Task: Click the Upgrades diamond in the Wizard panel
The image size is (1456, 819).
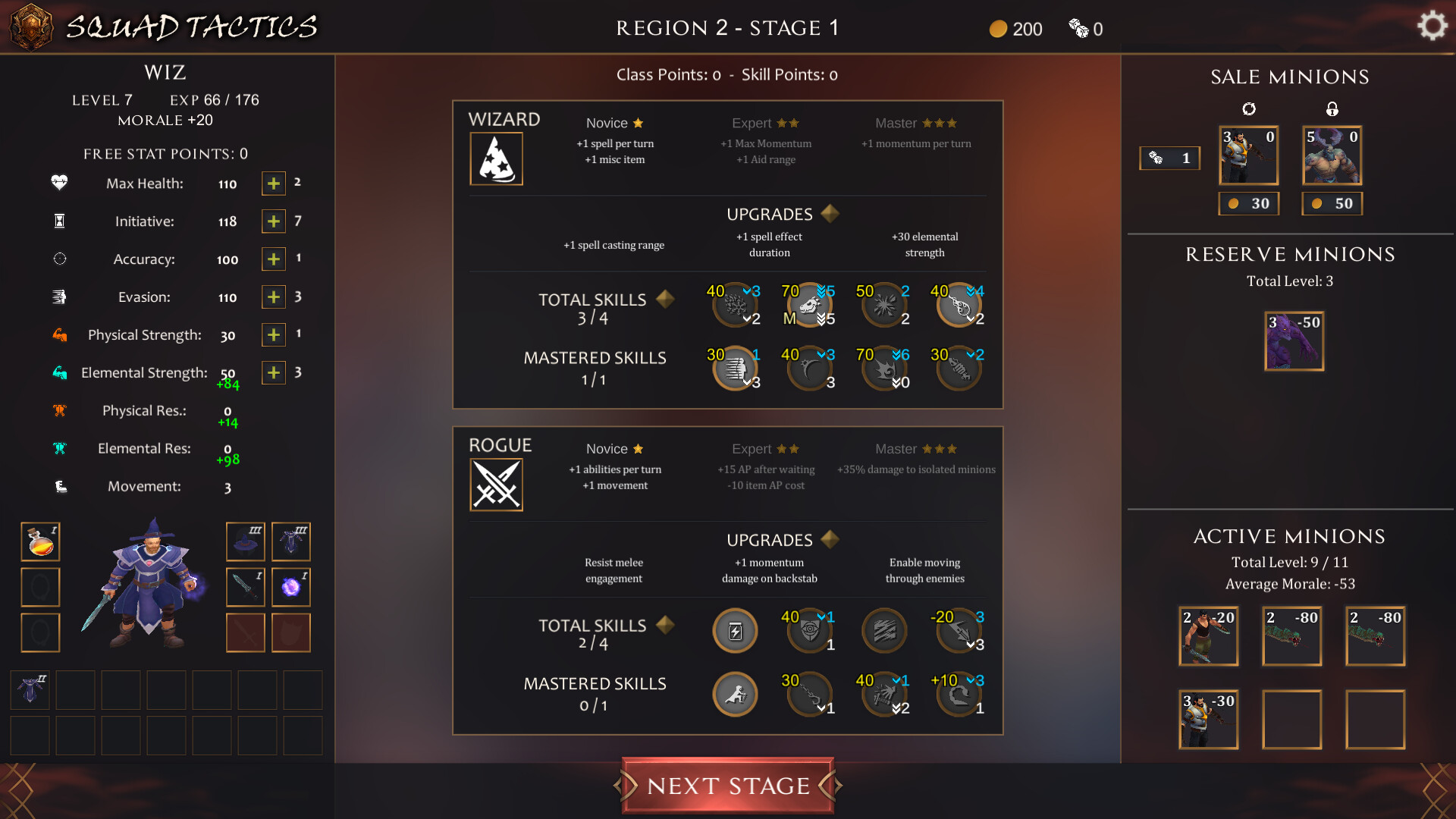Action: point(830,214)
